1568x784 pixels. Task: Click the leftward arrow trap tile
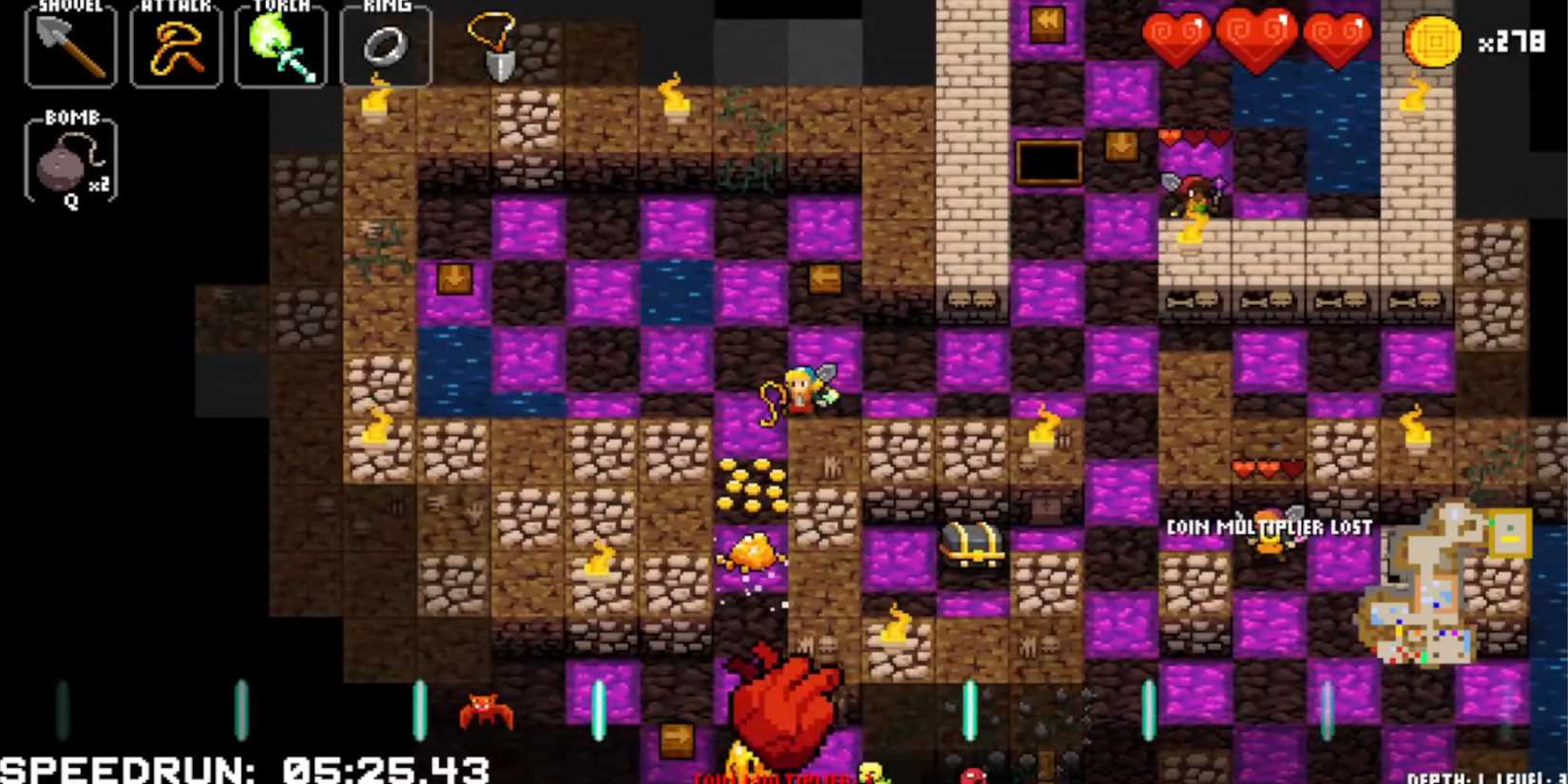826,279
